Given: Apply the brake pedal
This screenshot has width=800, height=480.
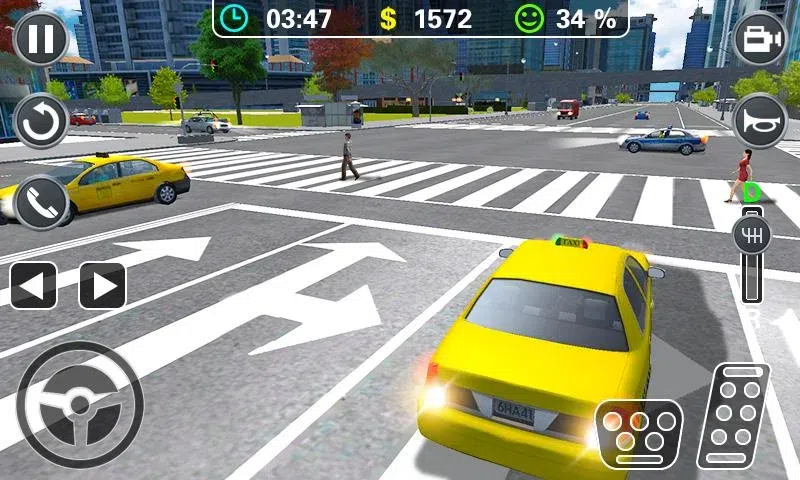Looking at the screenshot, I should click(639, 433).
